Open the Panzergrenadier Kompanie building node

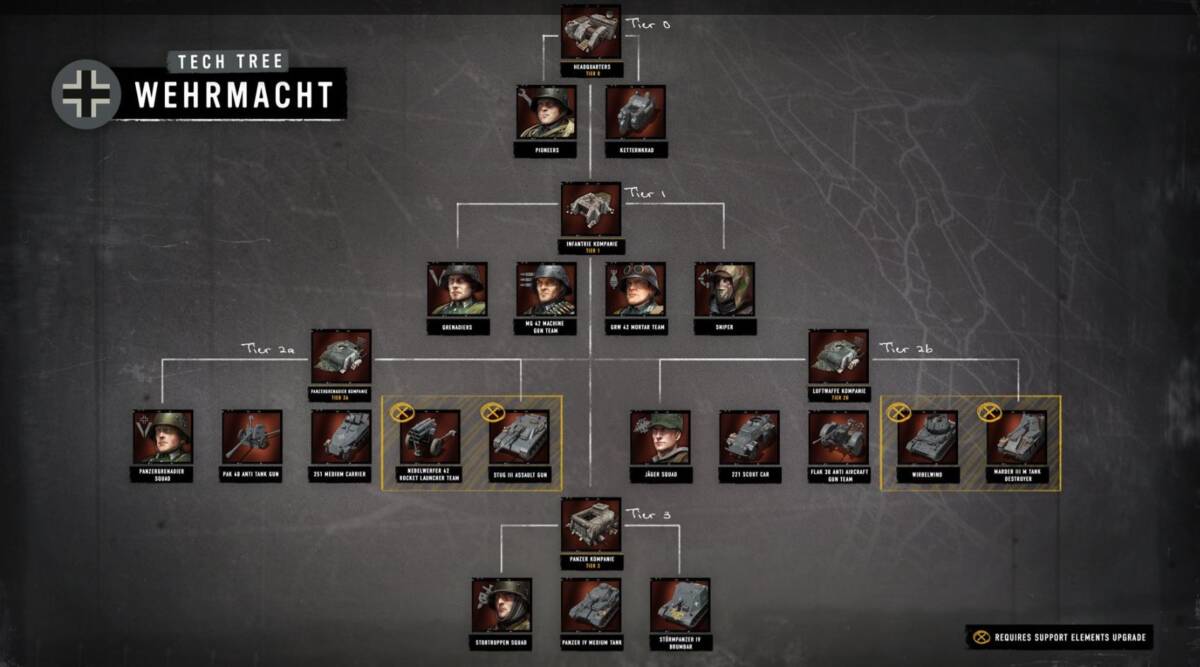point(341,356)
